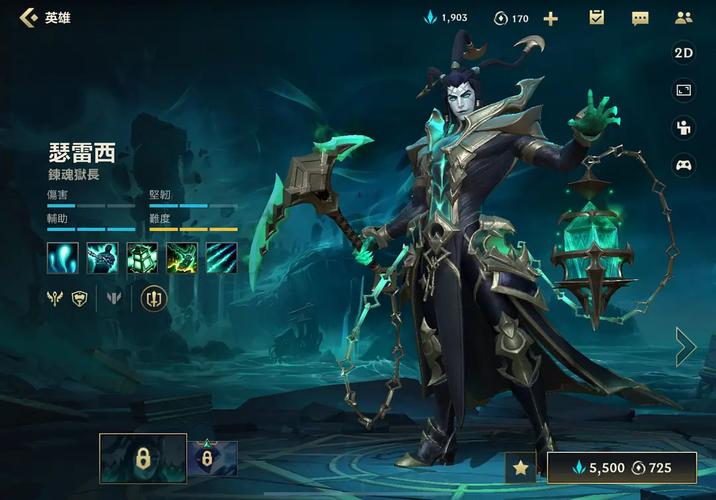This screenshot has height=500, width=716.
Task: Show the friends list icon
Action: [684, 18]
